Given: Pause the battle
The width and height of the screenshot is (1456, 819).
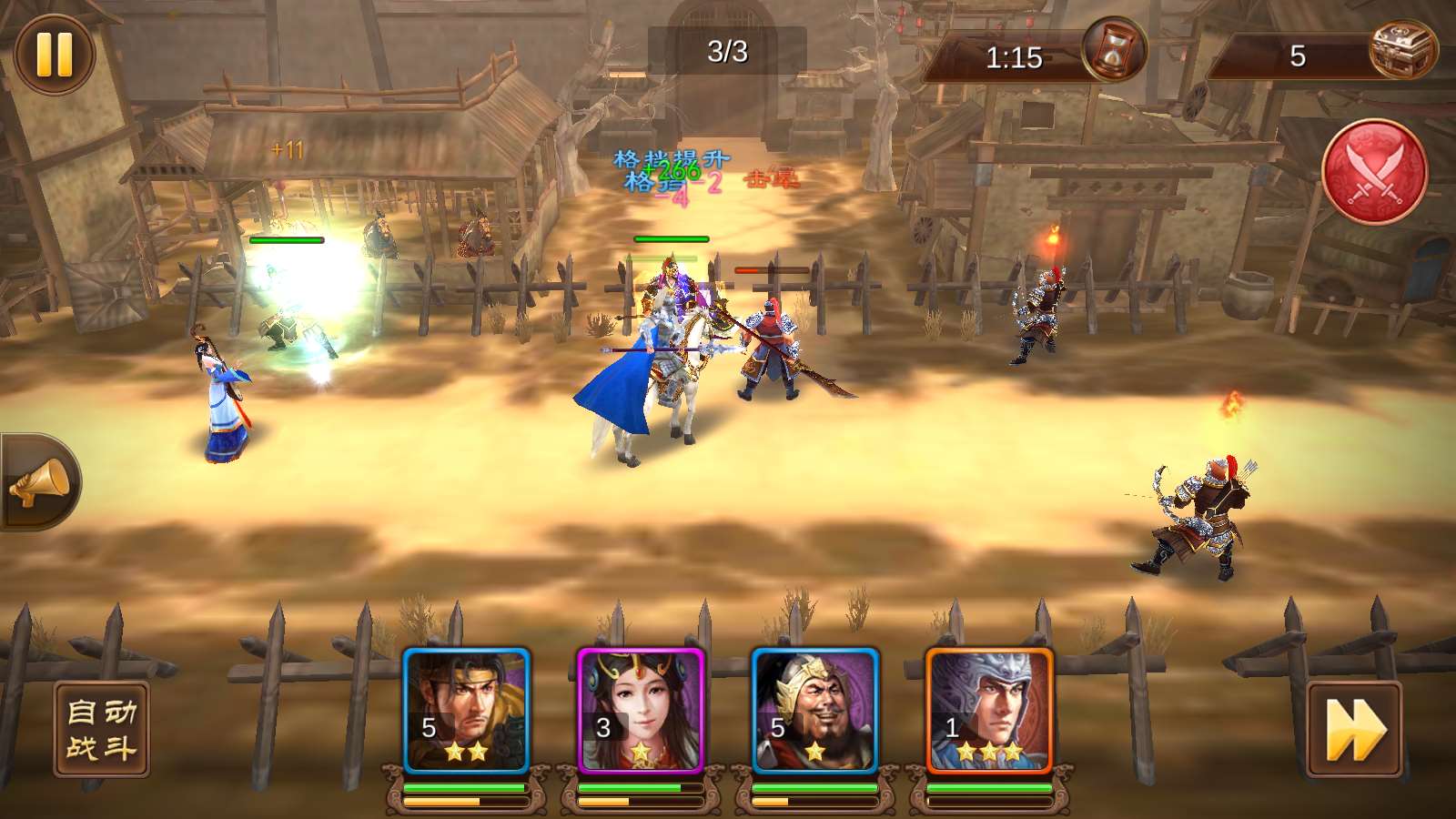Looking at the screenshot, I should pos(55,55).
